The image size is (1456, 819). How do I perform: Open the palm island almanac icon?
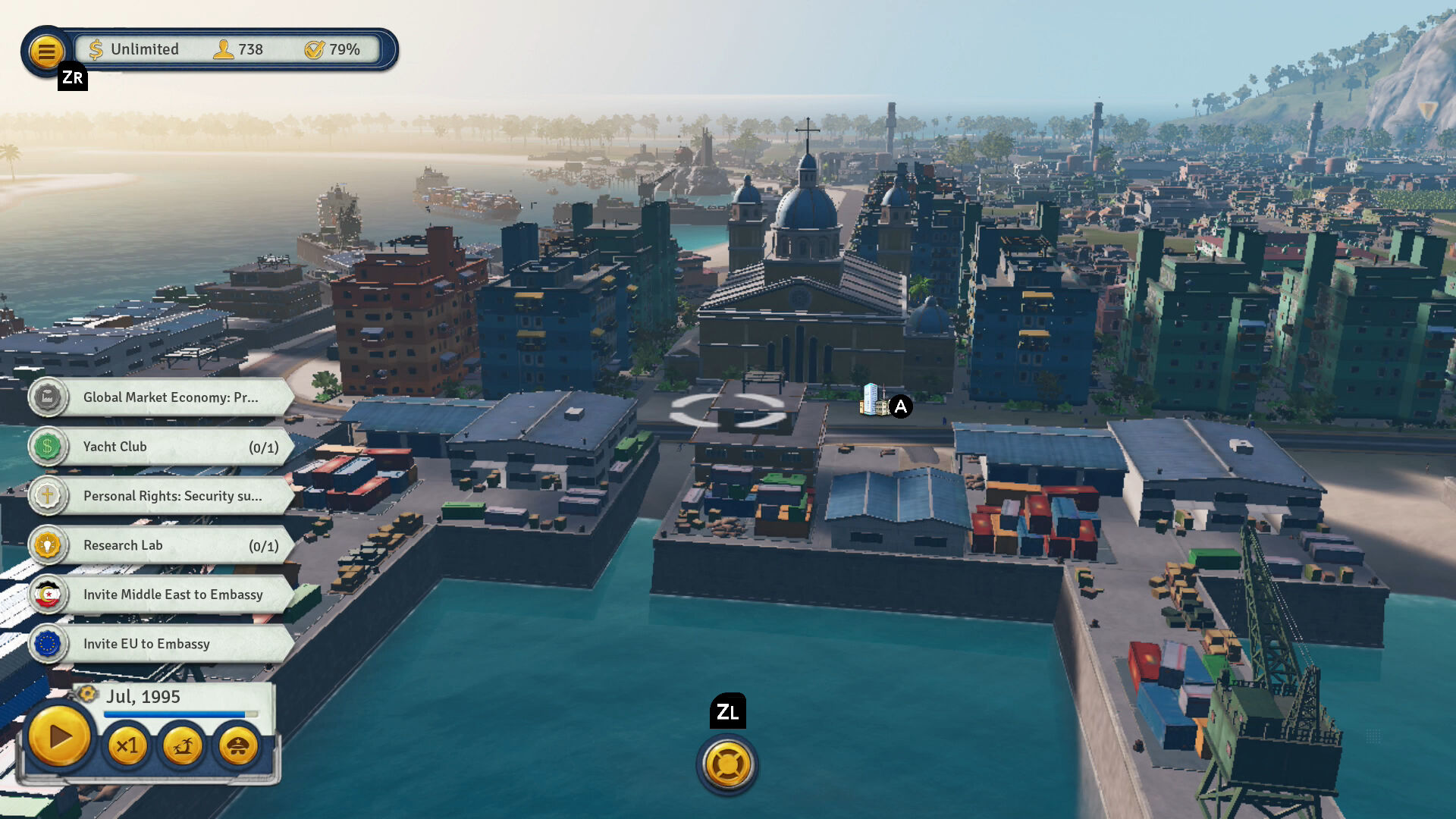pyautogui.click(x=183, y=746)
